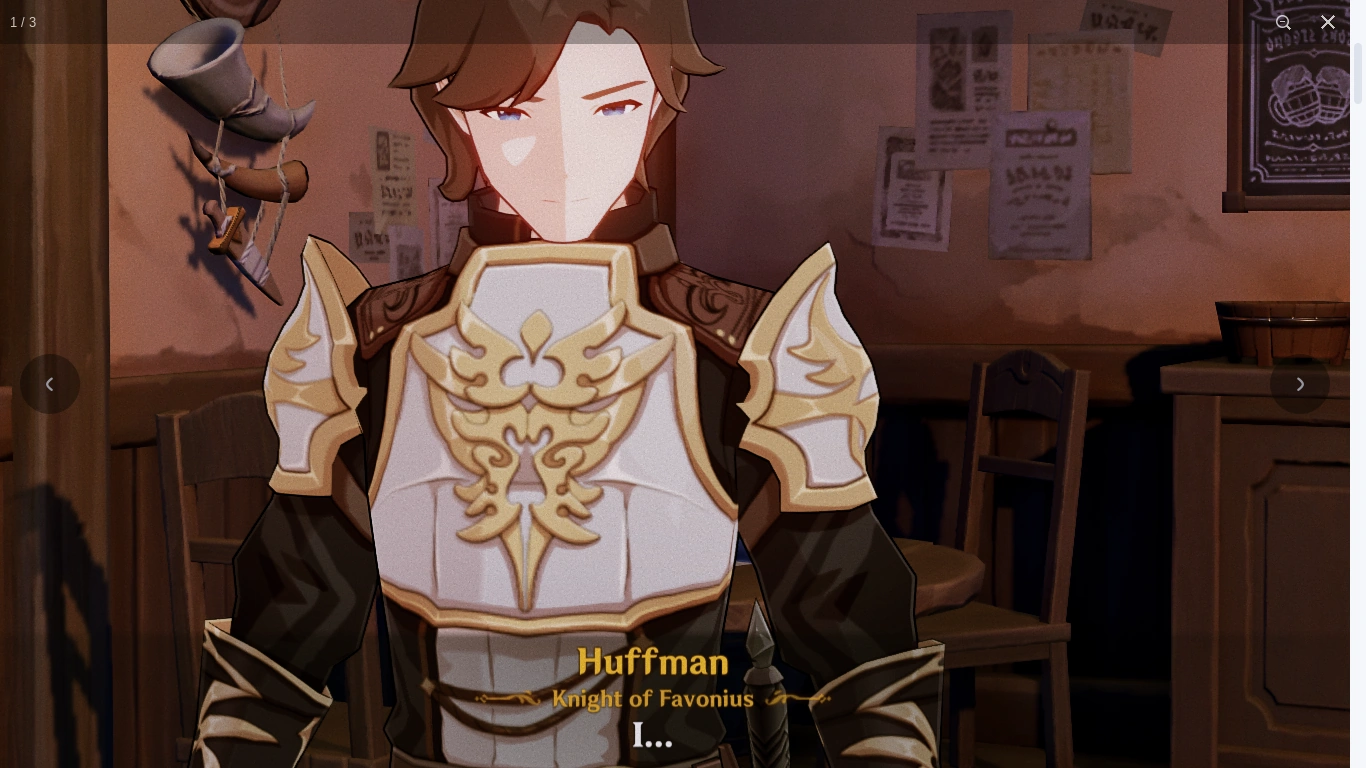The height and width of the screenshot is (768, 1366).
Task: Click the 1 / 3 image counter
Action: [23, 22]
